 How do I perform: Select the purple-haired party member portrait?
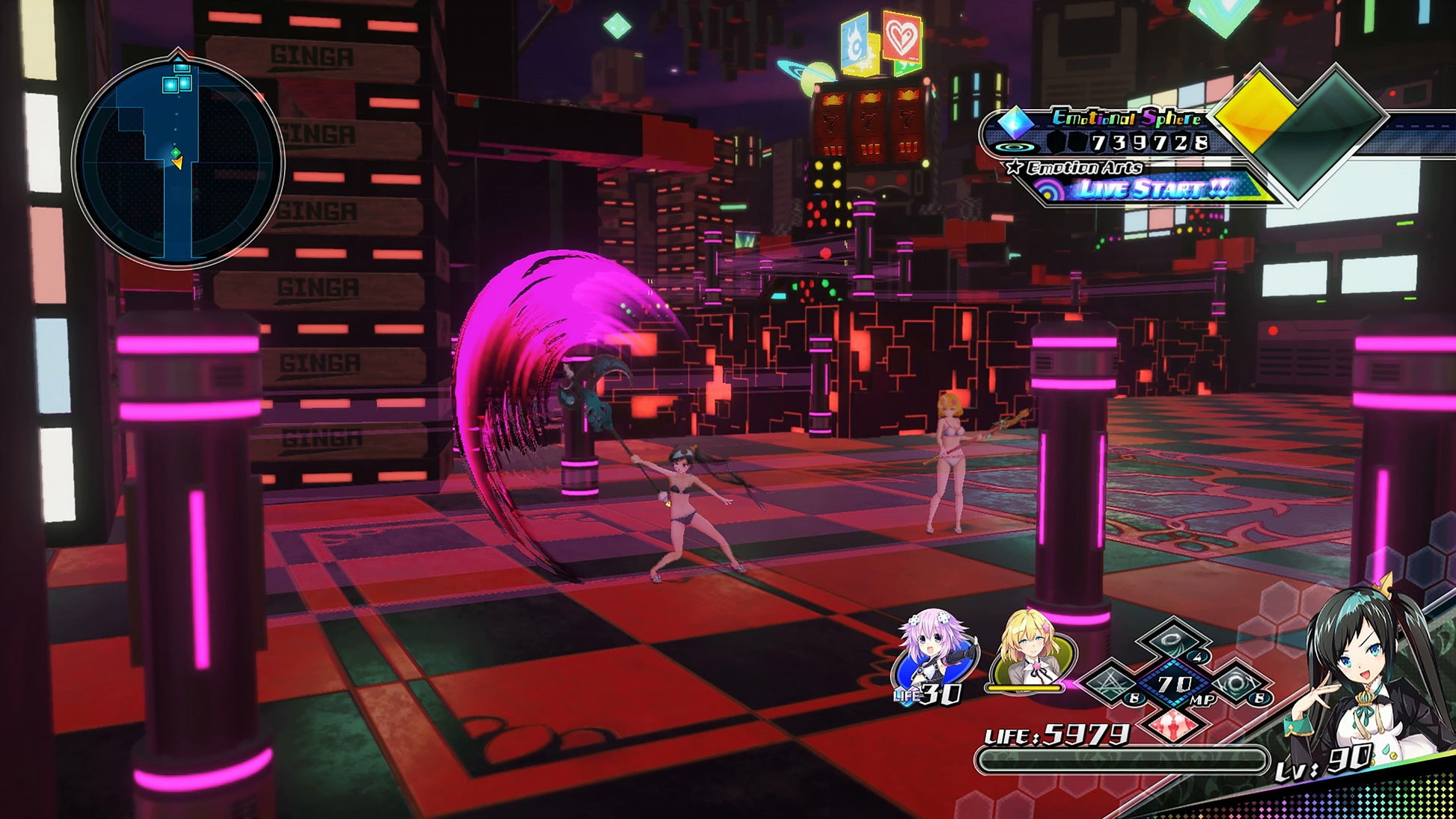coord(932,652)
